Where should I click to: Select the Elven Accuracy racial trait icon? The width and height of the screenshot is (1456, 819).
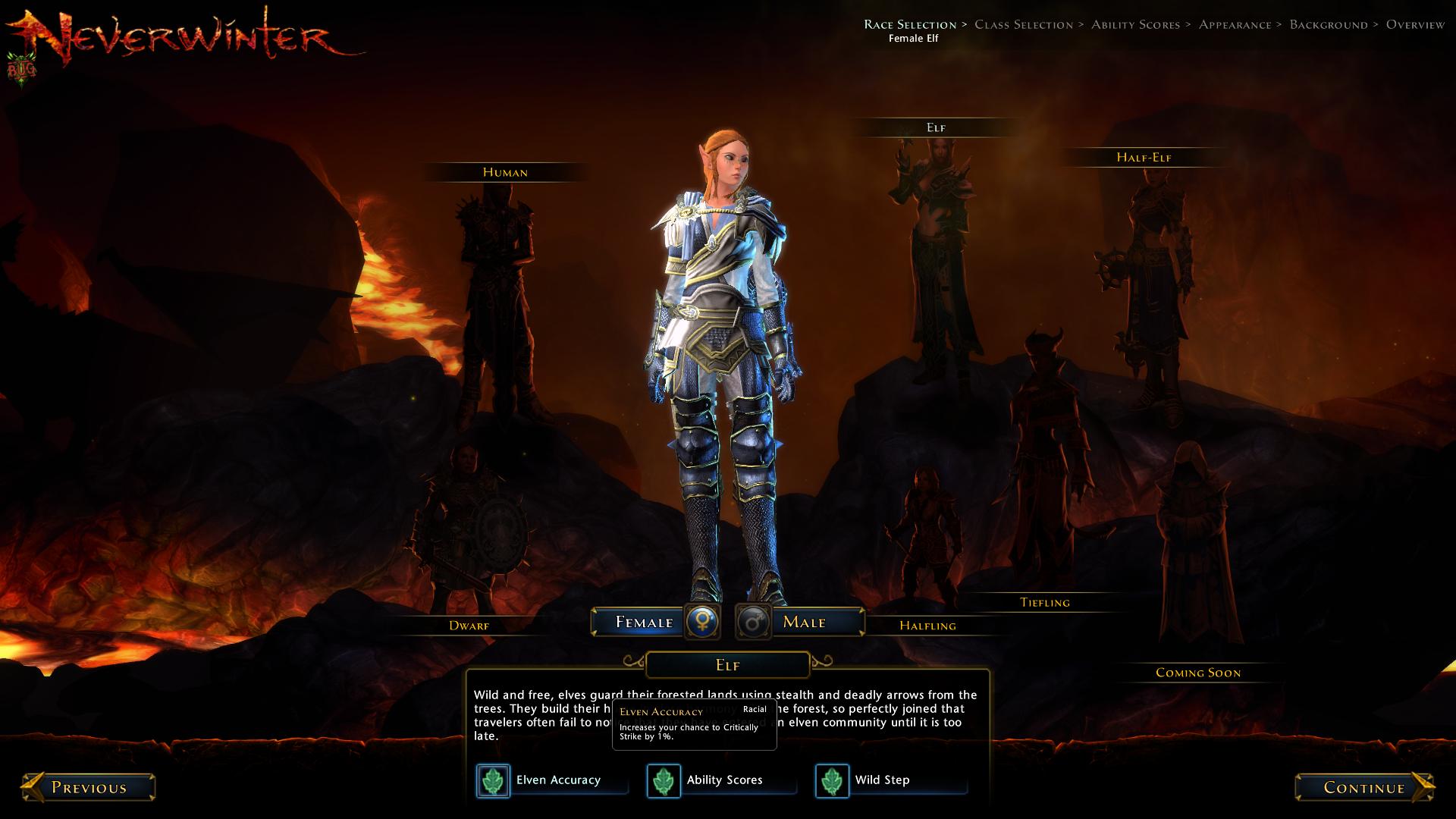494,780
